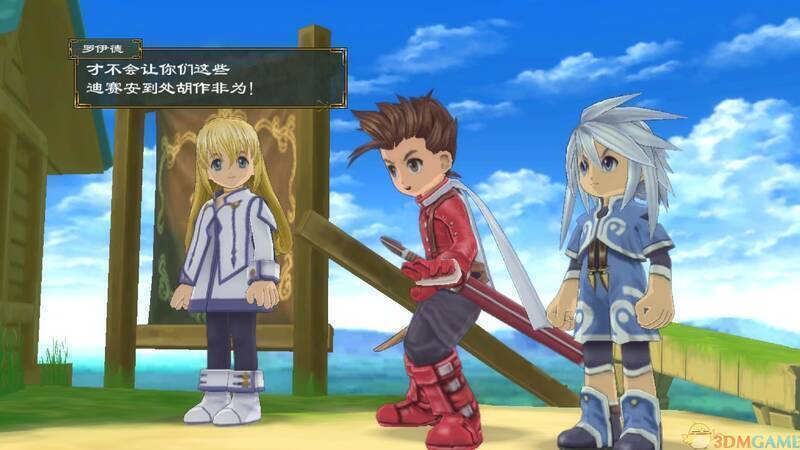The height and width of the screenshot is (450, 800).
Task: Advance Lloyd's dialogue text box
Action: pos(208,79)
